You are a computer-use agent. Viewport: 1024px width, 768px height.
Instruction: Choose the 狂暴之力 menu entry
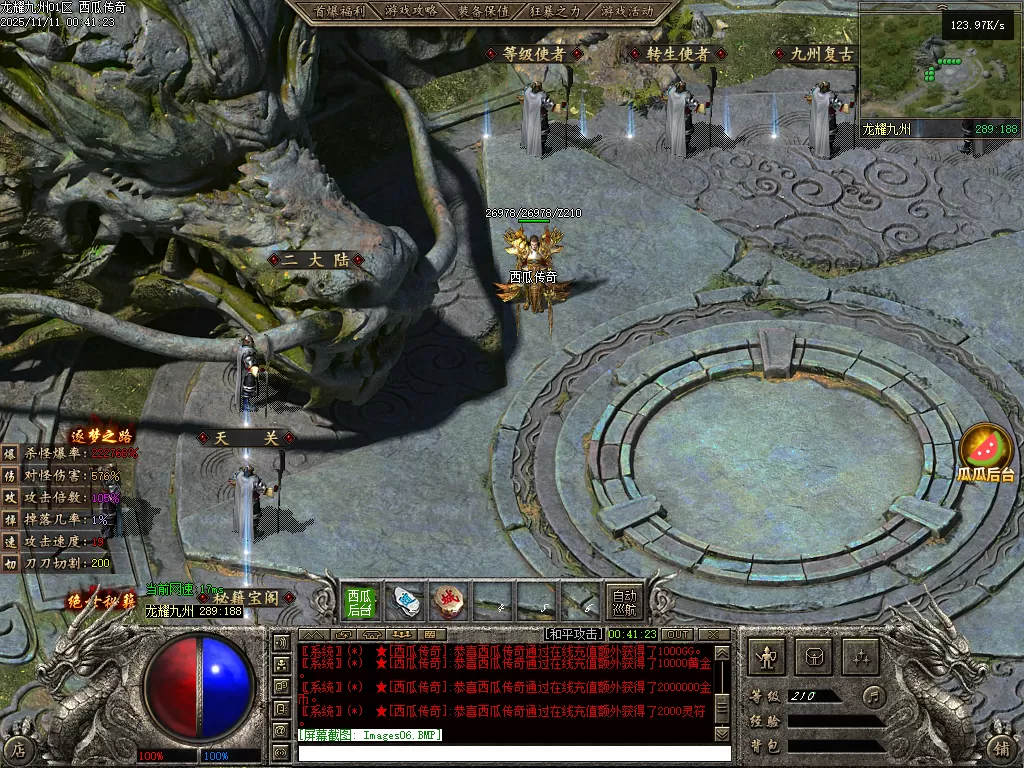555,11
